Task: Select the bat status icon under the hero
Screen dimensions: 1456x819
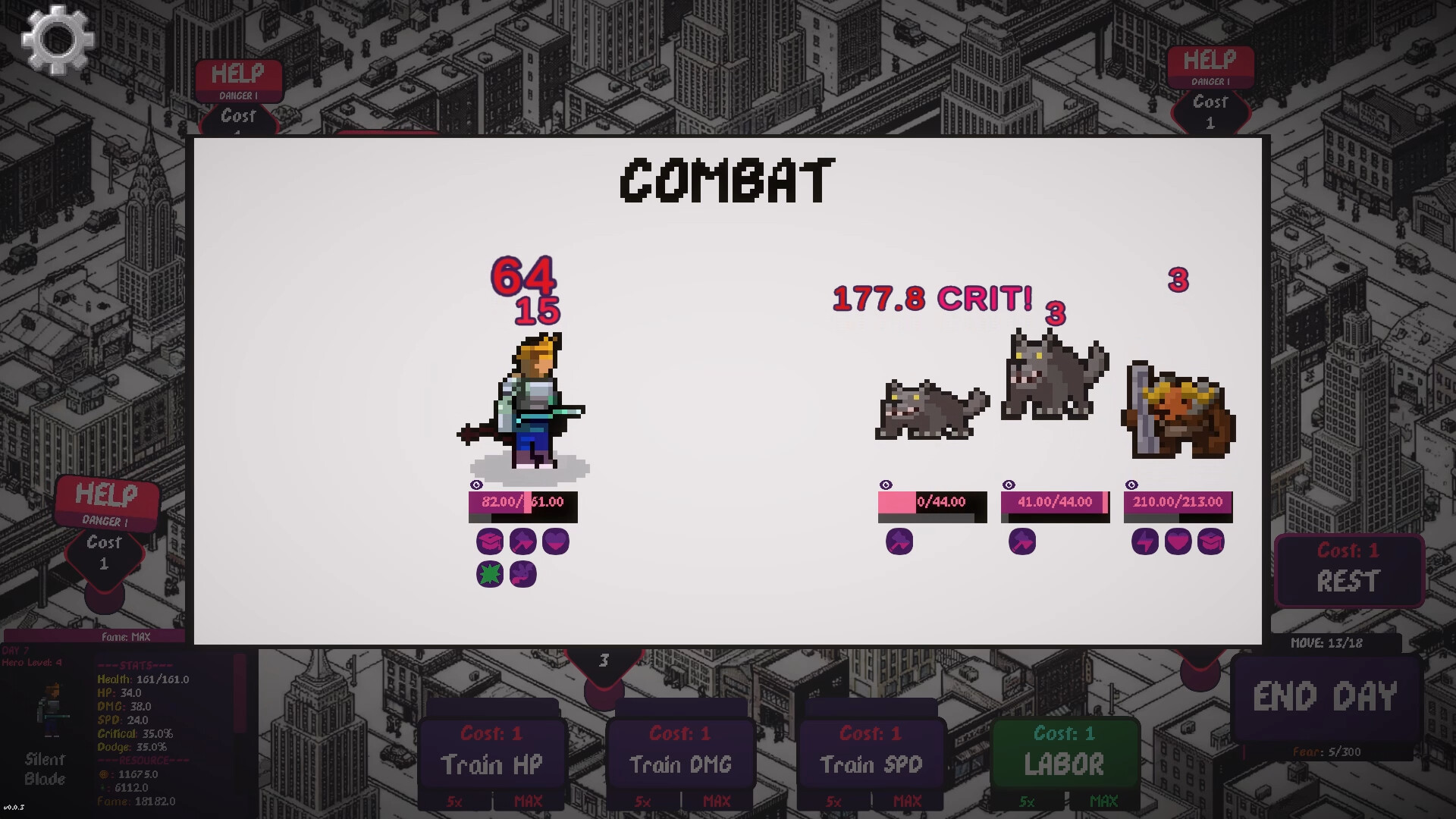Action: point(522,574)
